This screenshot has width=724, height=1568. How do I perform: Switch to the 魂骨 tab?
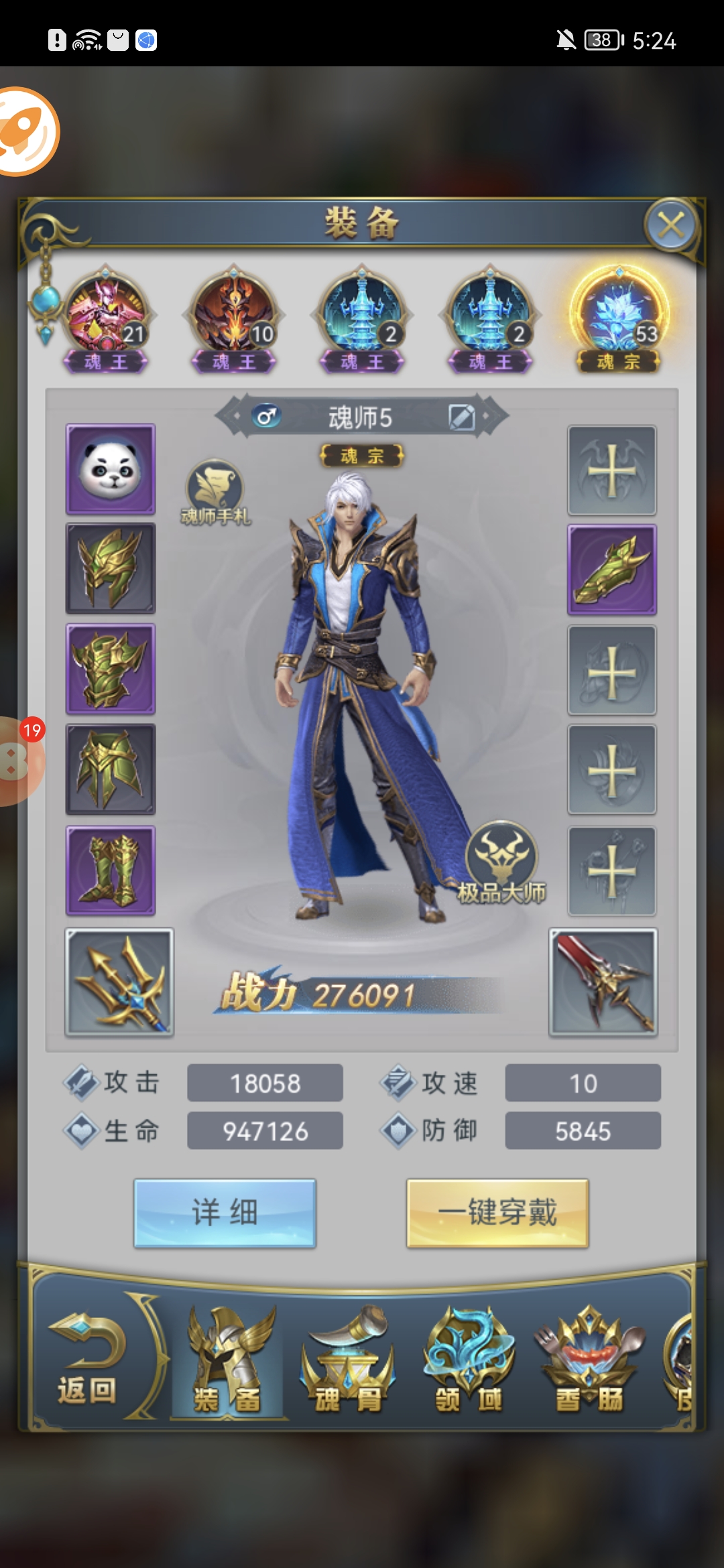pos(347,1360)
